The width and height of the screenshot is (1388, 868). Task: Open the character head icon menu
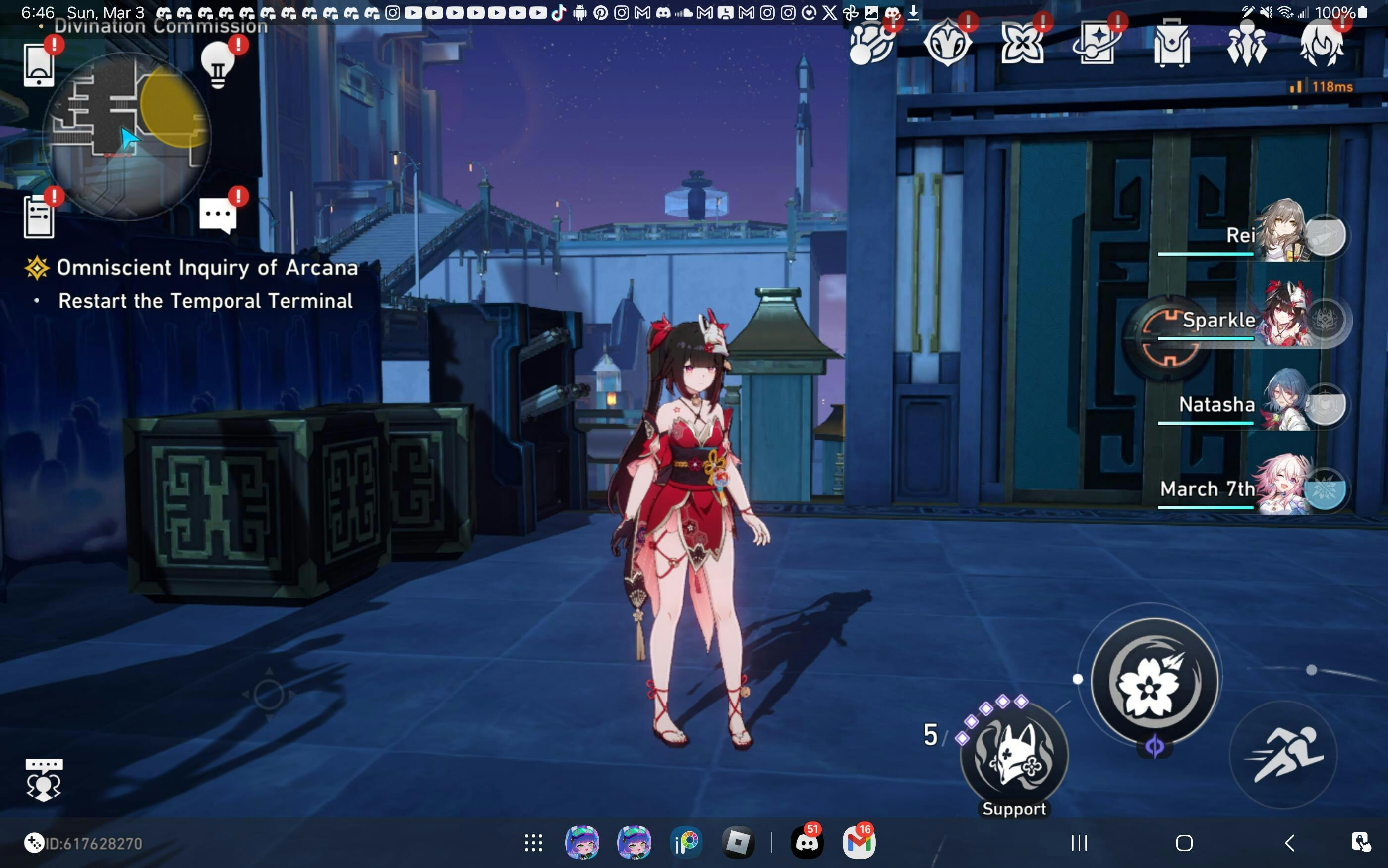click(1321, 44)
